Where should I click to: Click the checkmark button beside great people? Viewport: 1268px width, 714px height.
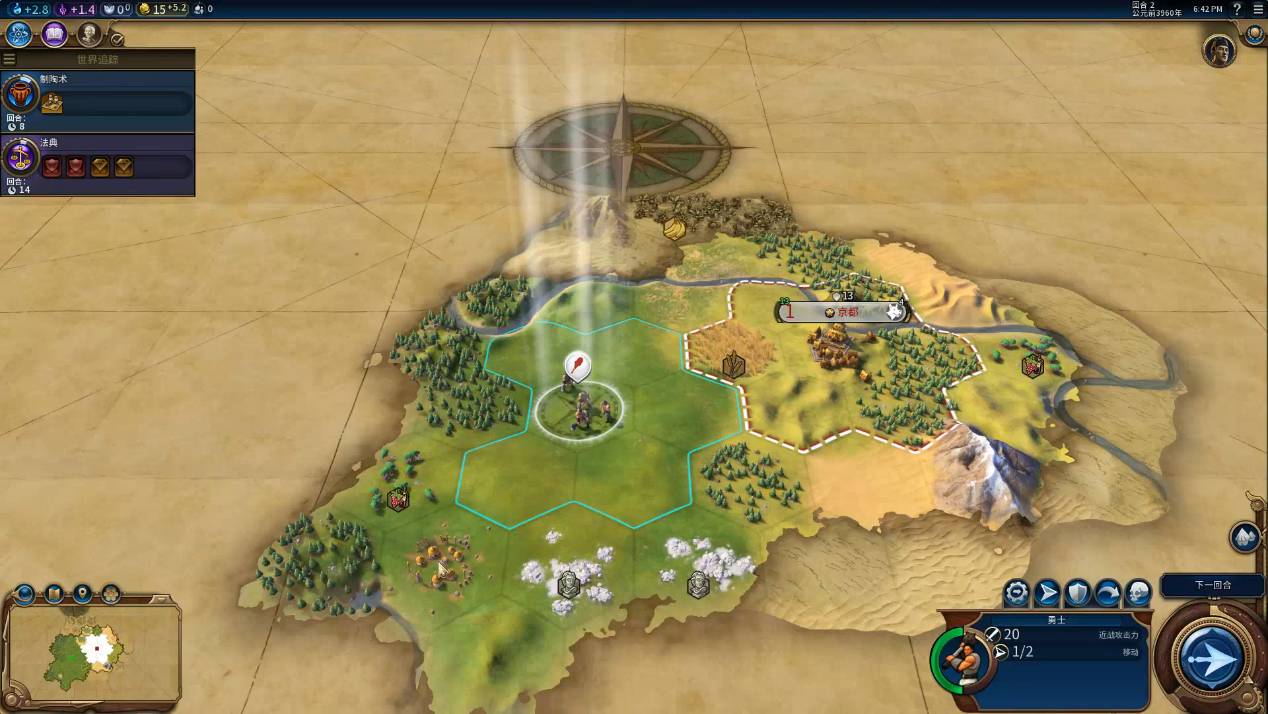tap(117, 39)
